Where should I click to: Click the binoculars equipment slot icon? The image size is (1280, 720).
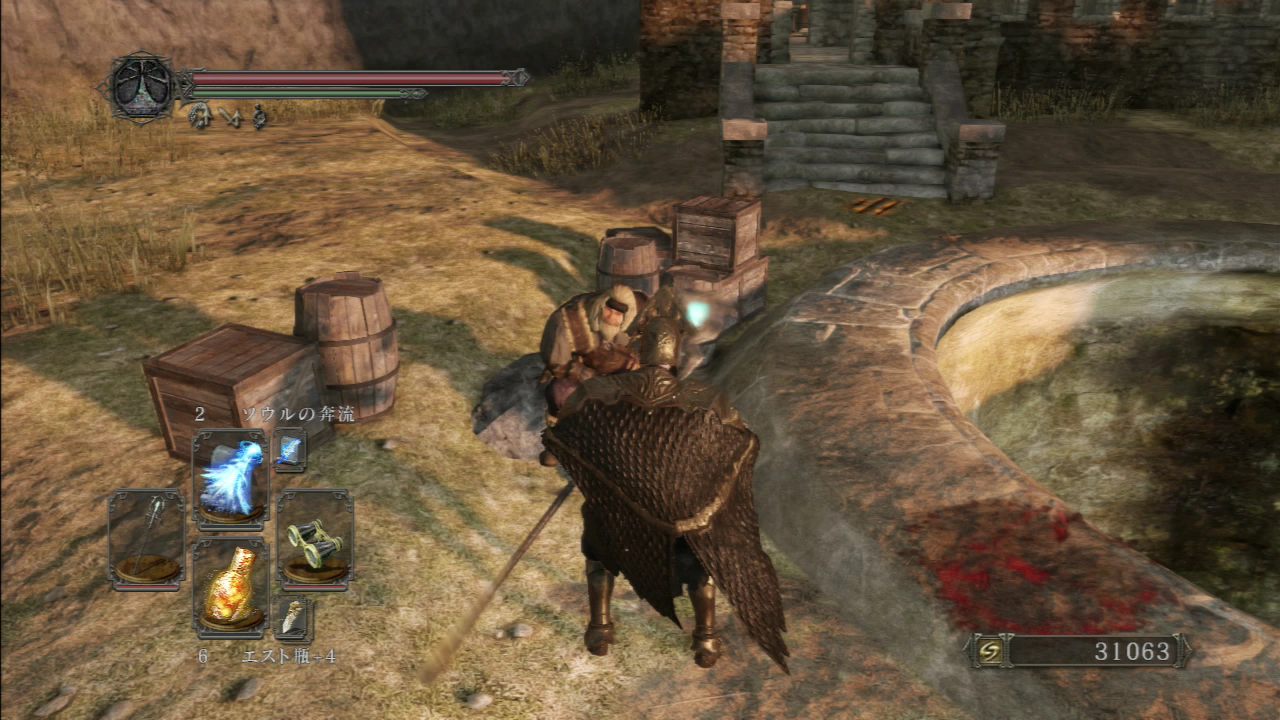315,545
